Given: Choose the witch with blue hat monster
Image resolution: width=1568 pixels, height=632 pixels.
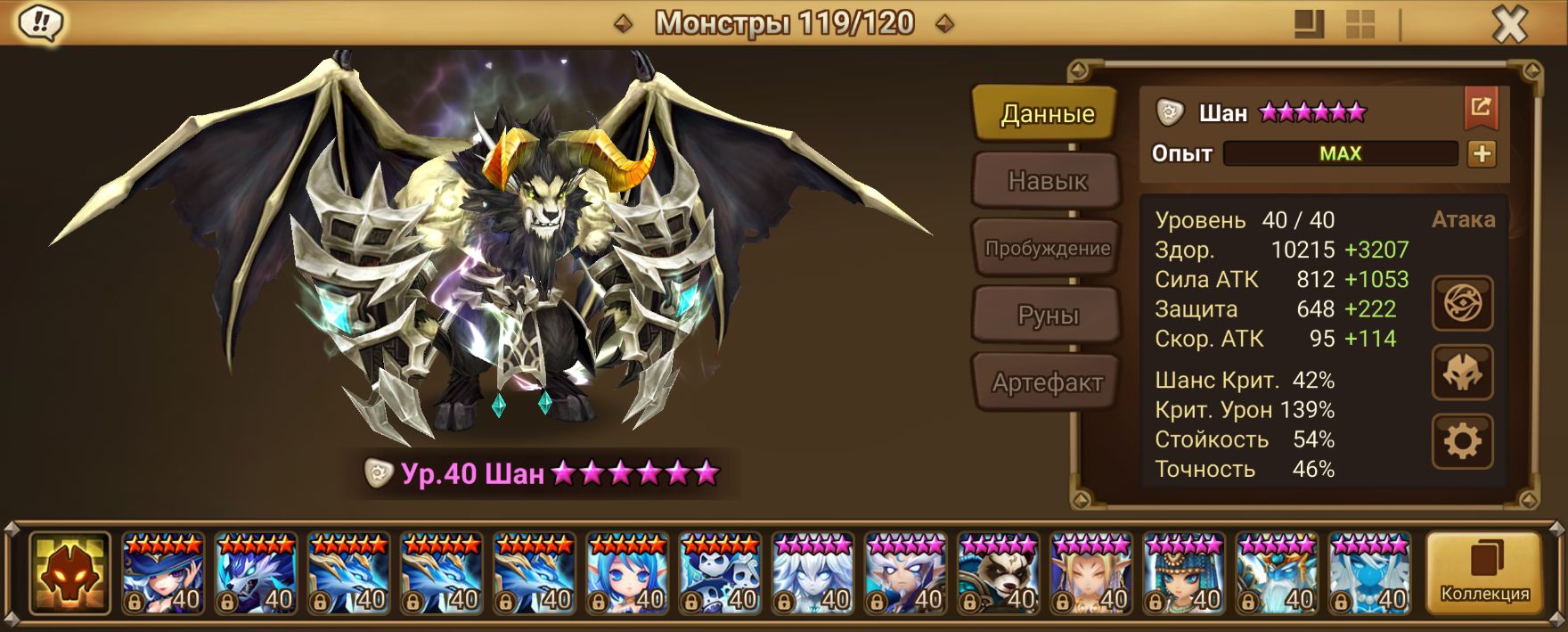Looking at the screenshot, I should pos(163,573).
